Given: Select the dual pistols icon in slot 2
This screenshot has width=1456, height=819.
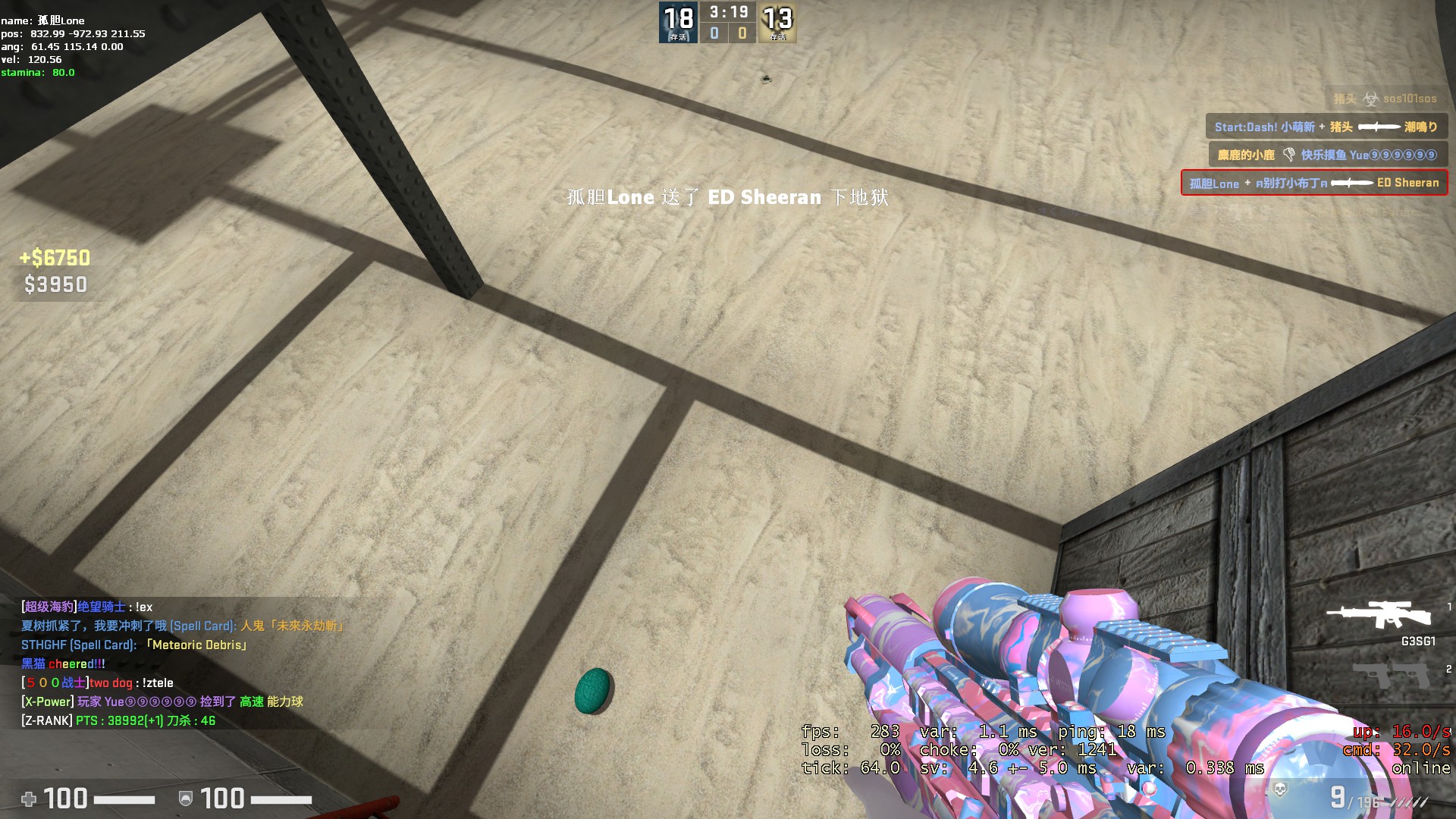Looking at the screenshot, I should pos(1390,675).
